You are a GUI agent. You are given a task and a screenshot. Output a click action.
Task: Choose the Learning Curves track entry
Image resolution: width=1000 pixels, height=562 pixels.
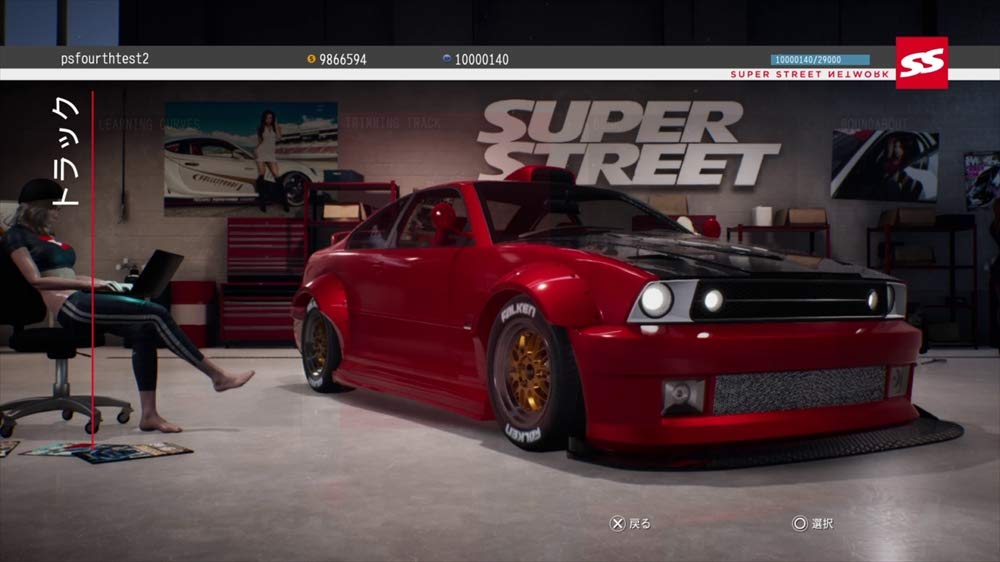click(x=149, y=125)
